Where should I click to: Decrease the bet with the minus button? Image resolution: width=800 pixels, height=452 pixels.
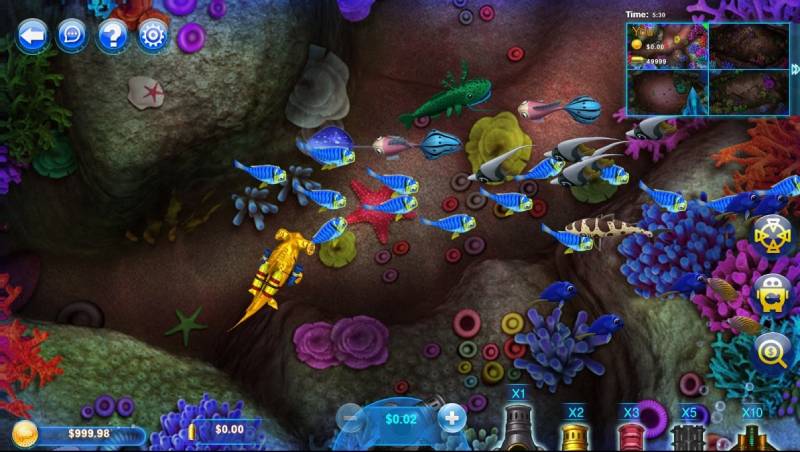pos(349,418)
